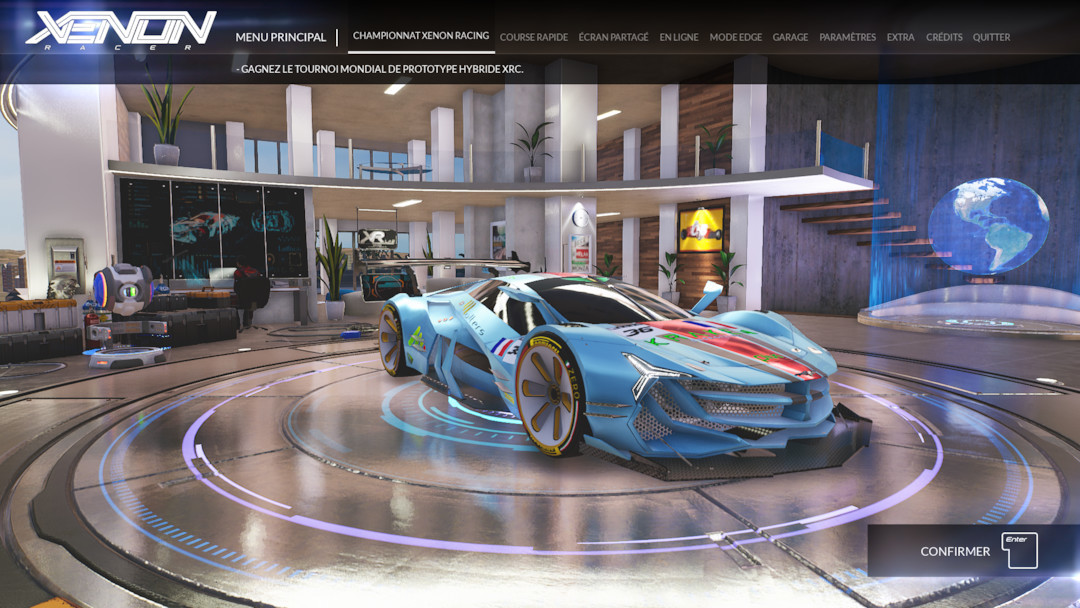Click the Confirmer button

[x=974, y=551]
